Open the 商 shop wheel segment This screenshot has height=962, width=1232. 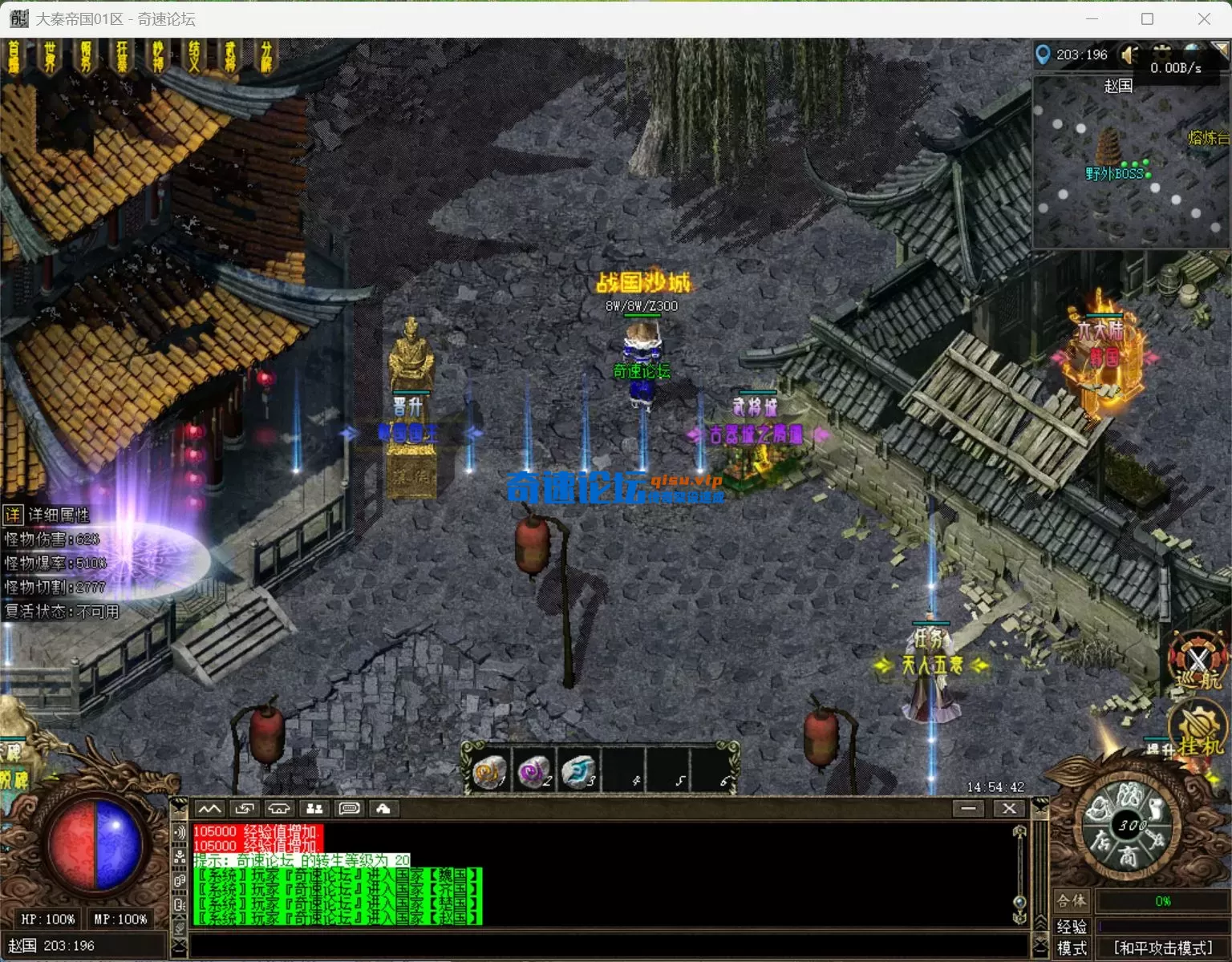[1128, 856]
